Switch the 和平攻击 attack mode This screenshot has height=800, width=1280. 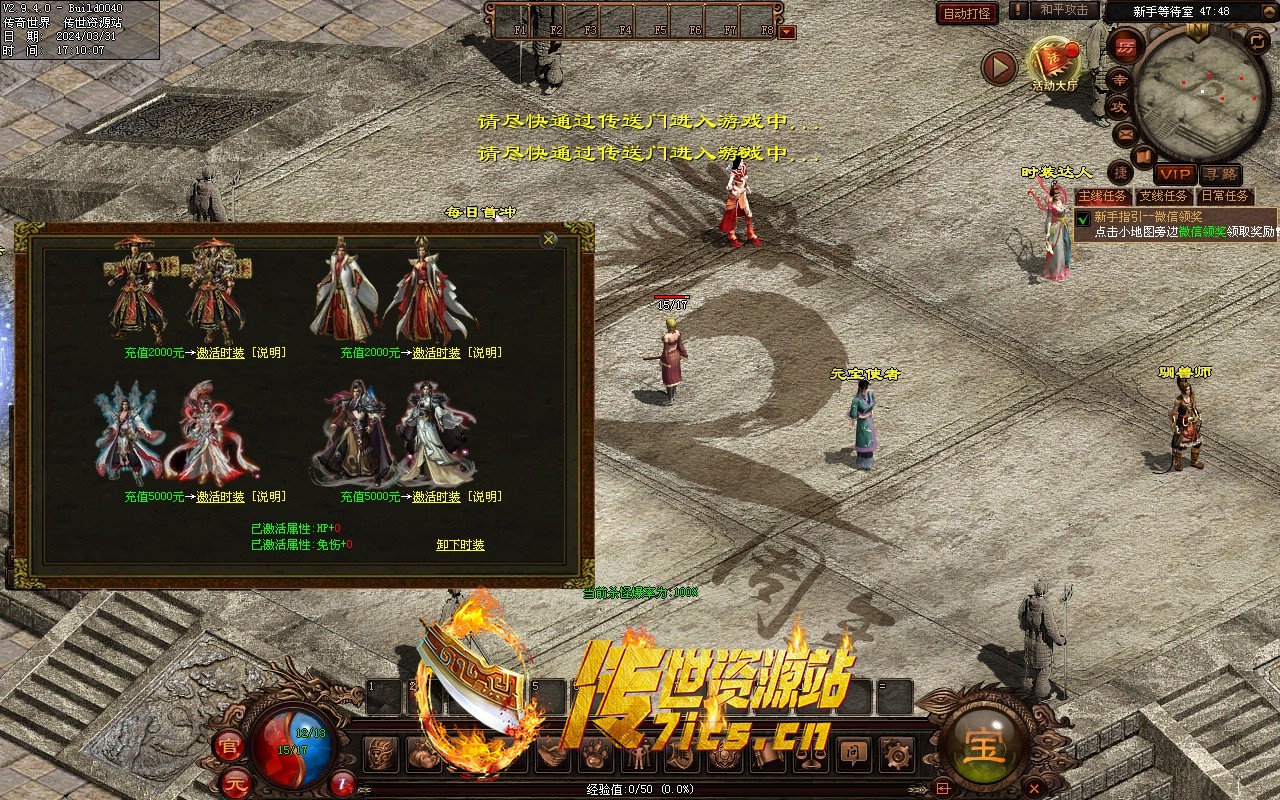tap(1063, 10)
